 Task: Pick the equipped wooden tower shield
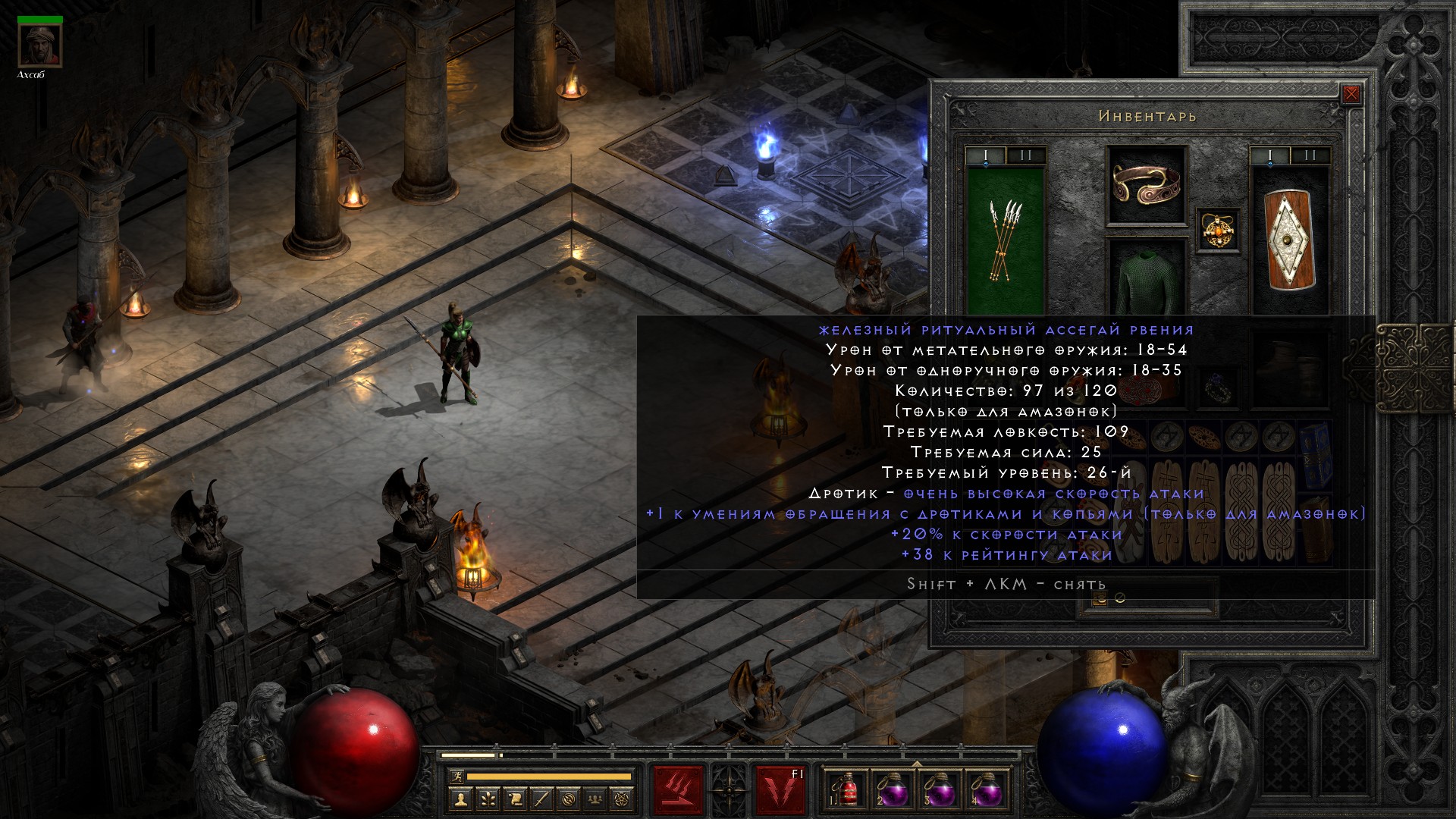click(1289, 240)
